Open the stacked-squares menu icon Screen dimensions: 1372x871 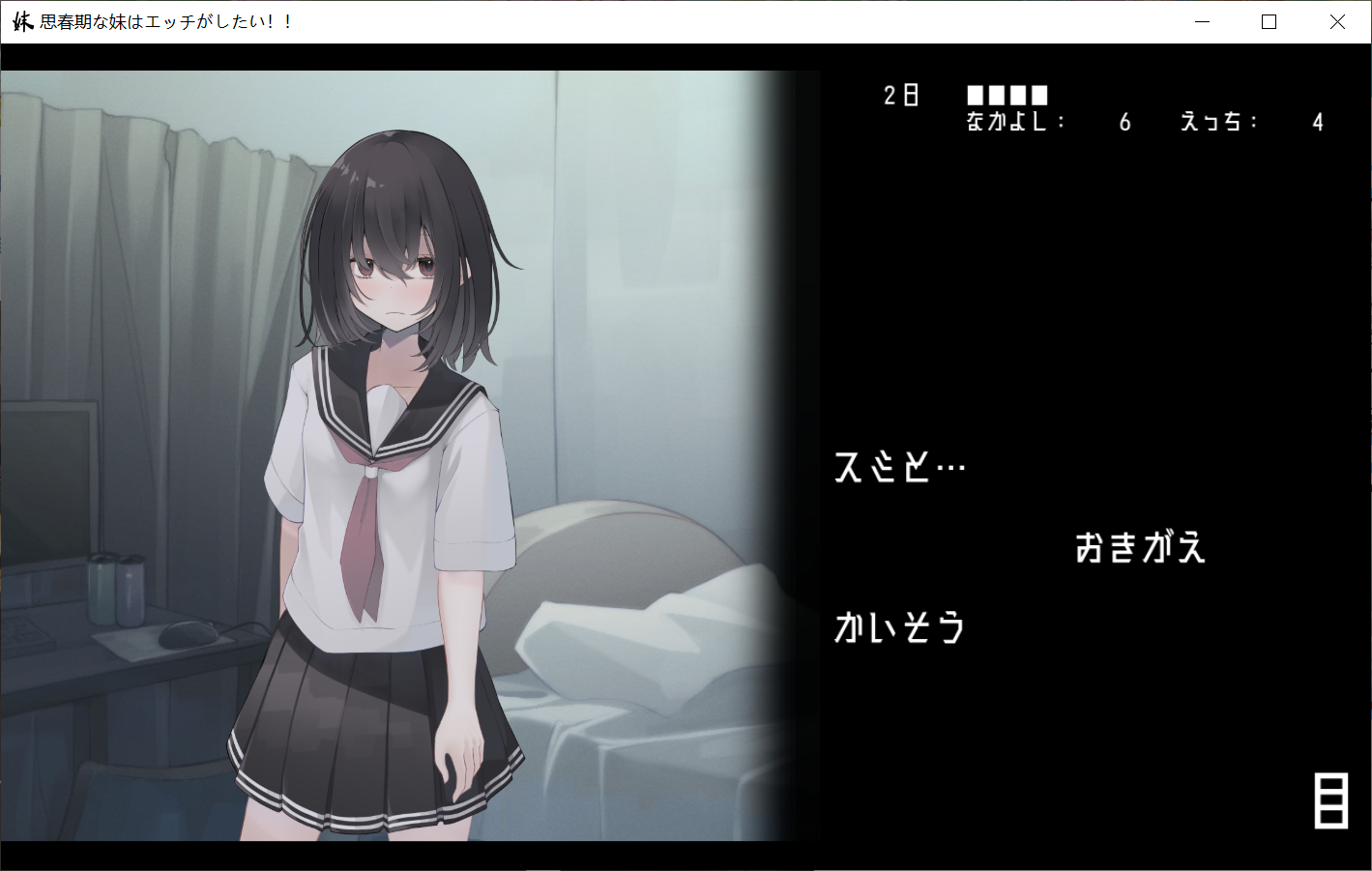pyautogui.click(x=1330, y=800)
